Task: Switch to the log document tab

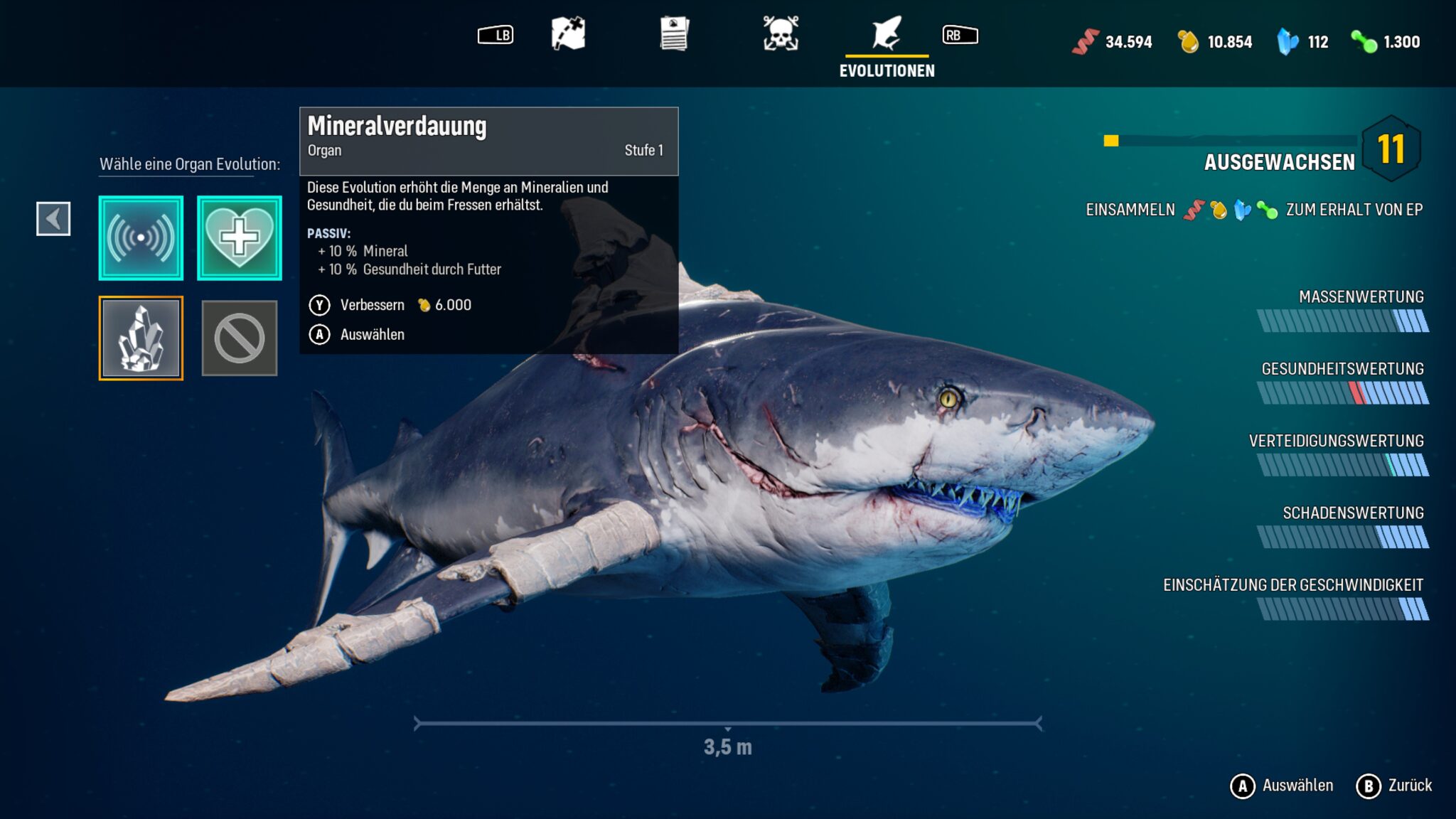Action: click(x=674, y=33)
